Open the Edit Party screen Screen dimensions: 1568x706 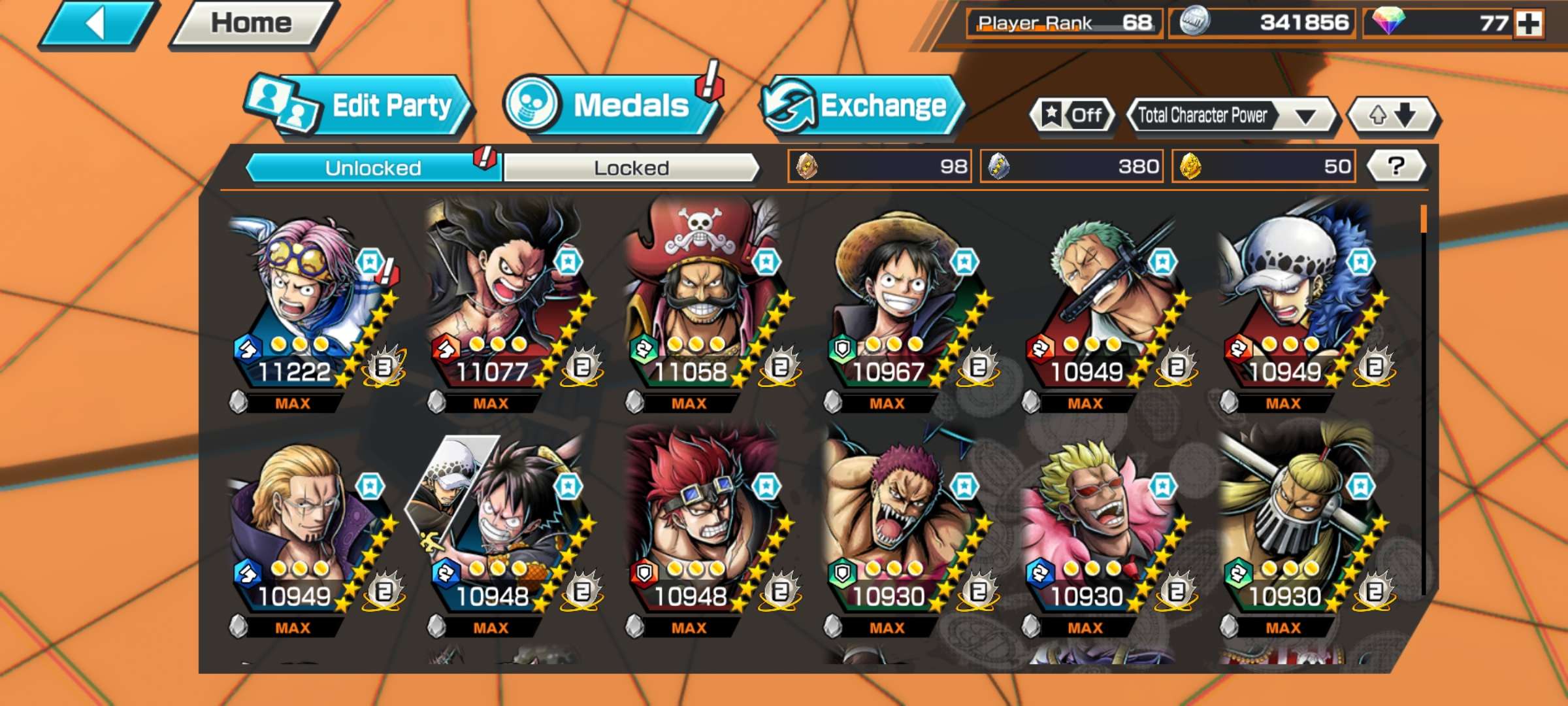359,106
